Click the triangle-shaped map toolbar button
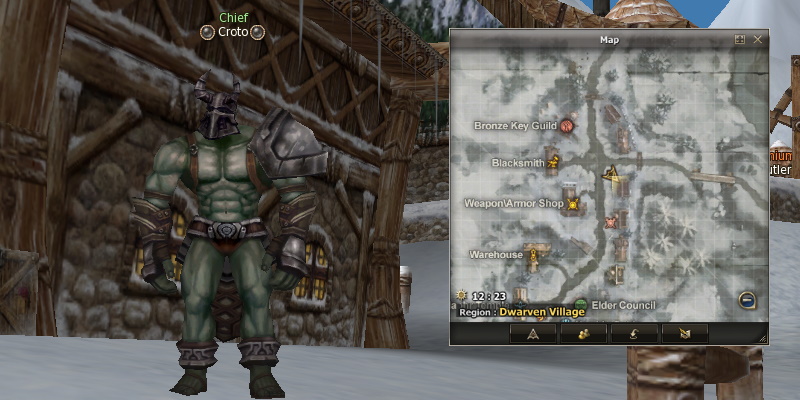The image size is (800, 400). click(533, 333)
